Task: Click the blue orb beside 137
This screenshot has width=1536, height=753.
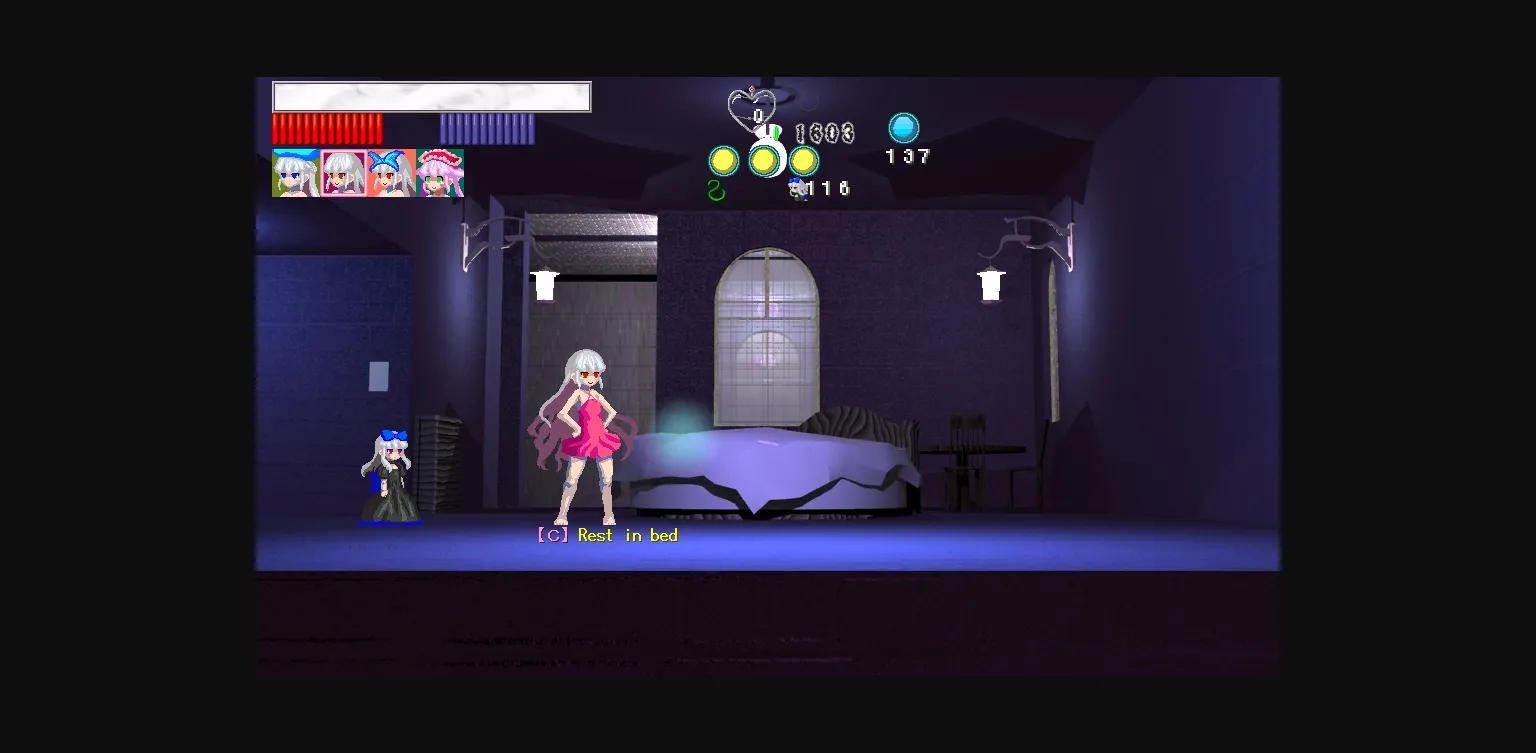Action: click(903, 128)
